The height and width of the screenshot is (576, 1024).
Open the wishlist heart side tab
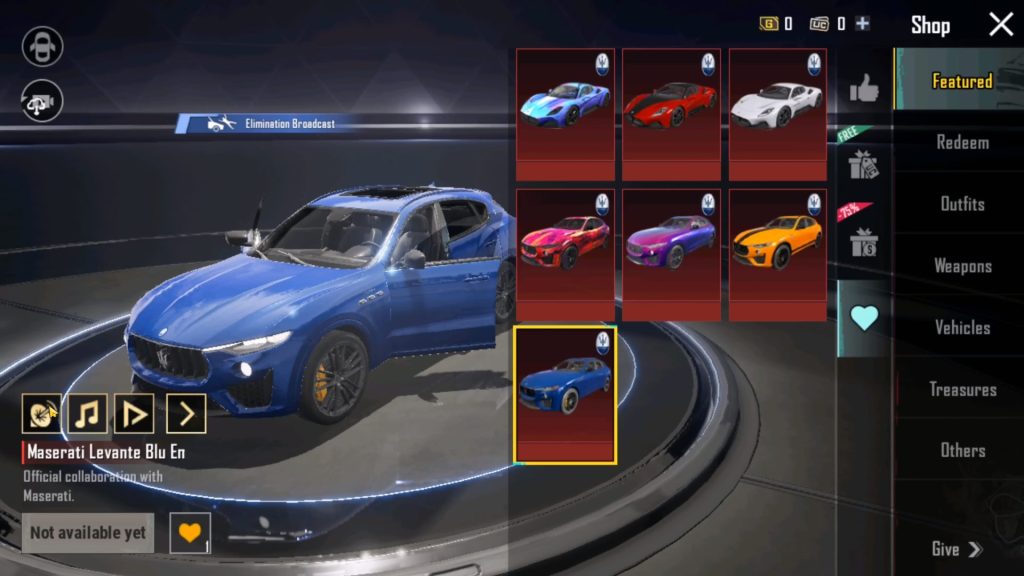(x=863, y=318)
